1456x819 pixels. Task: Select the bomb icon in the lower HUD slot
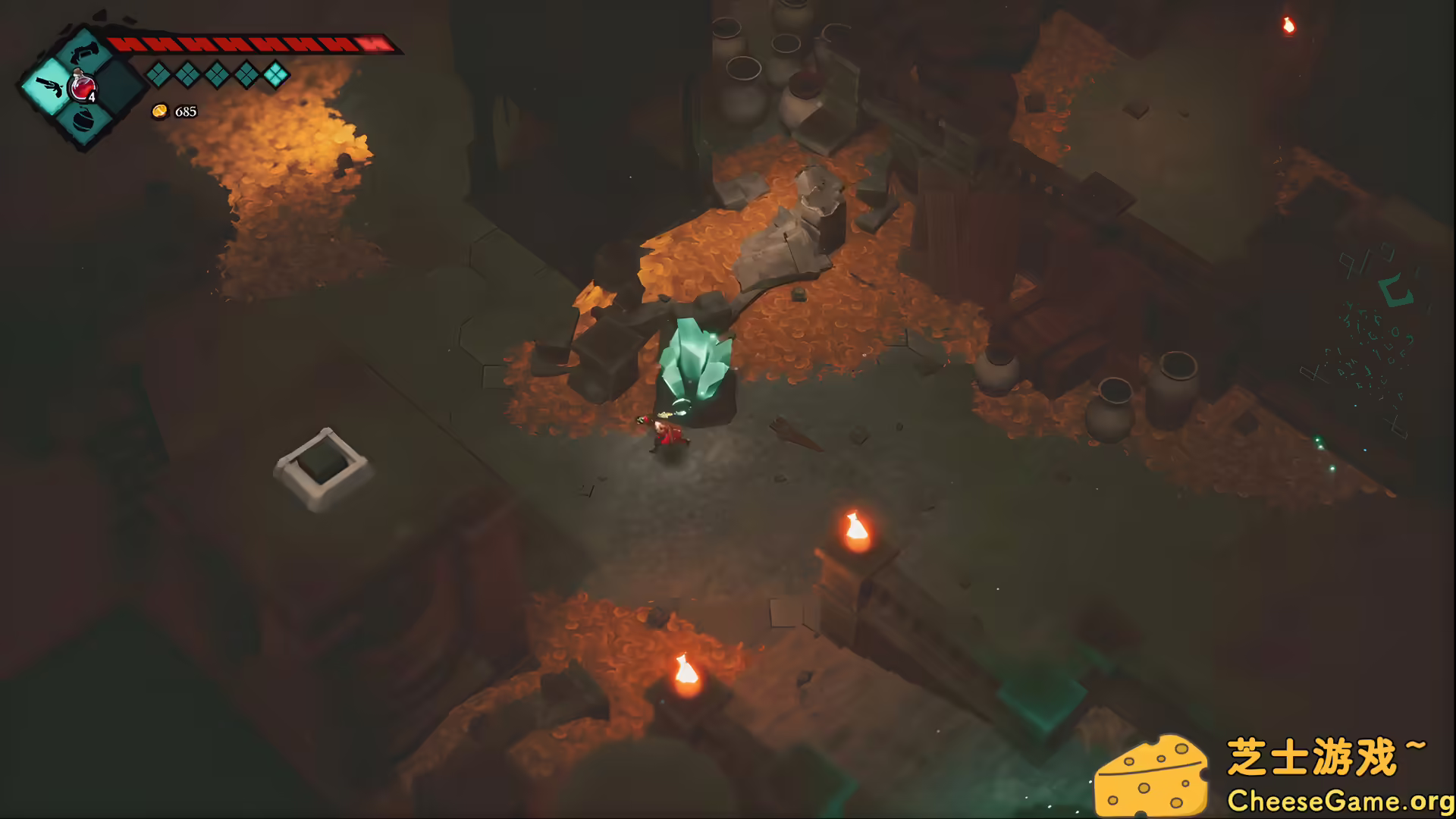[85, 123]
